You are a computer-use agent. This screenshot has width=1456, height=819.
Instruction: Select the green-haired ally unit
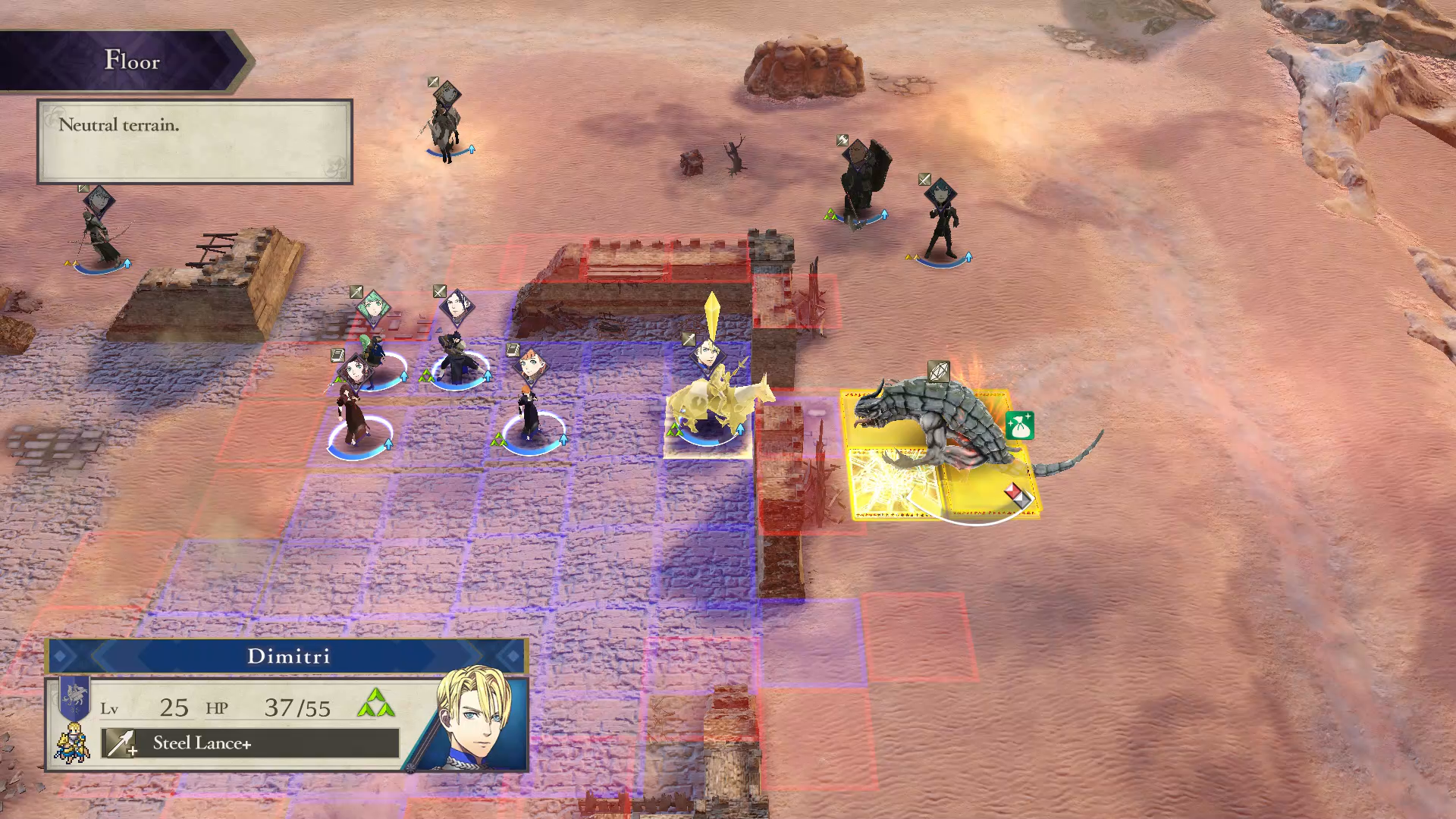click(x=373, y=353)
